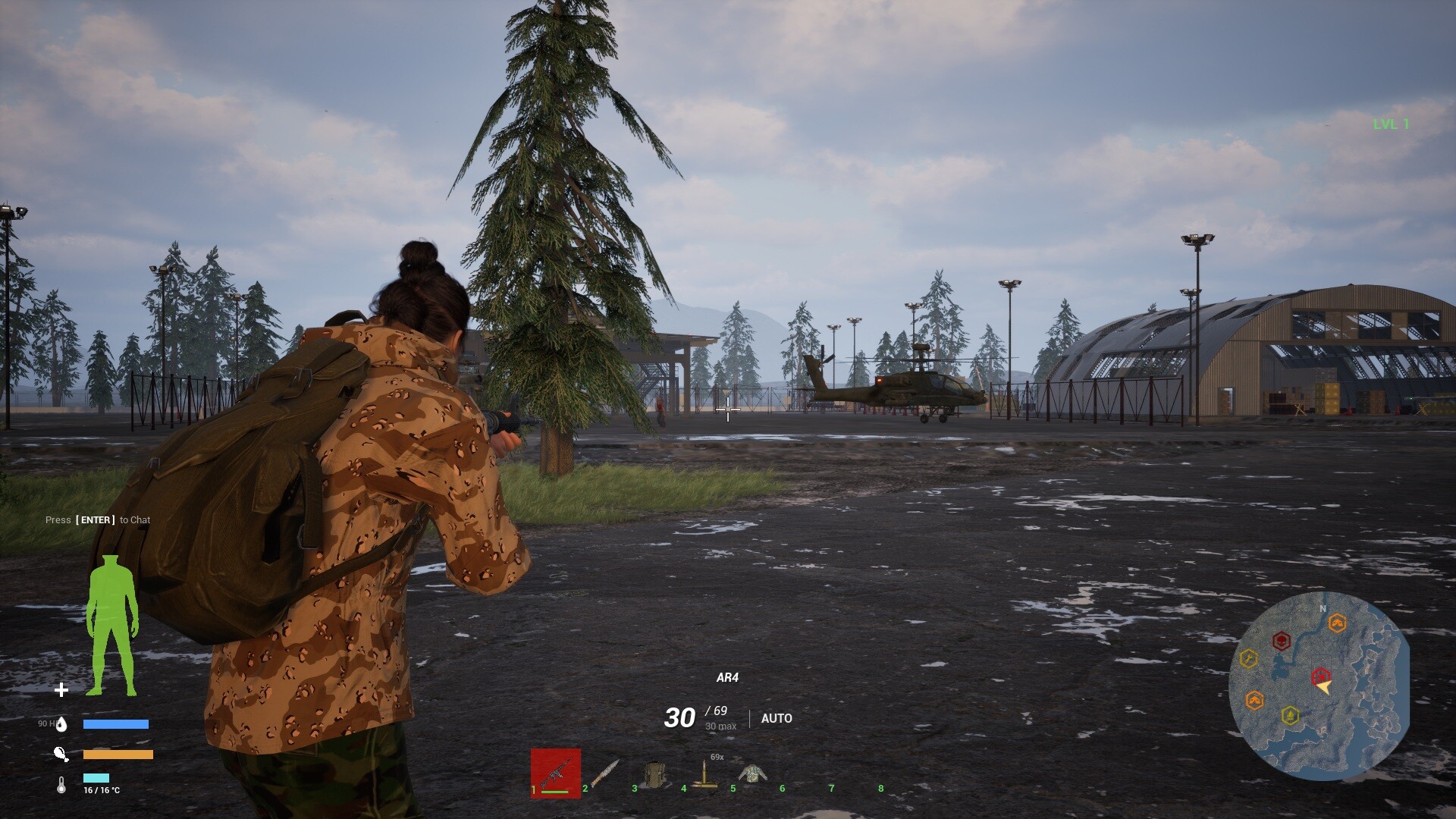The width and height of the screenshot is (1456, 819).
Task: Click the thermometer icon near the temperature readout
Action: 61,785
